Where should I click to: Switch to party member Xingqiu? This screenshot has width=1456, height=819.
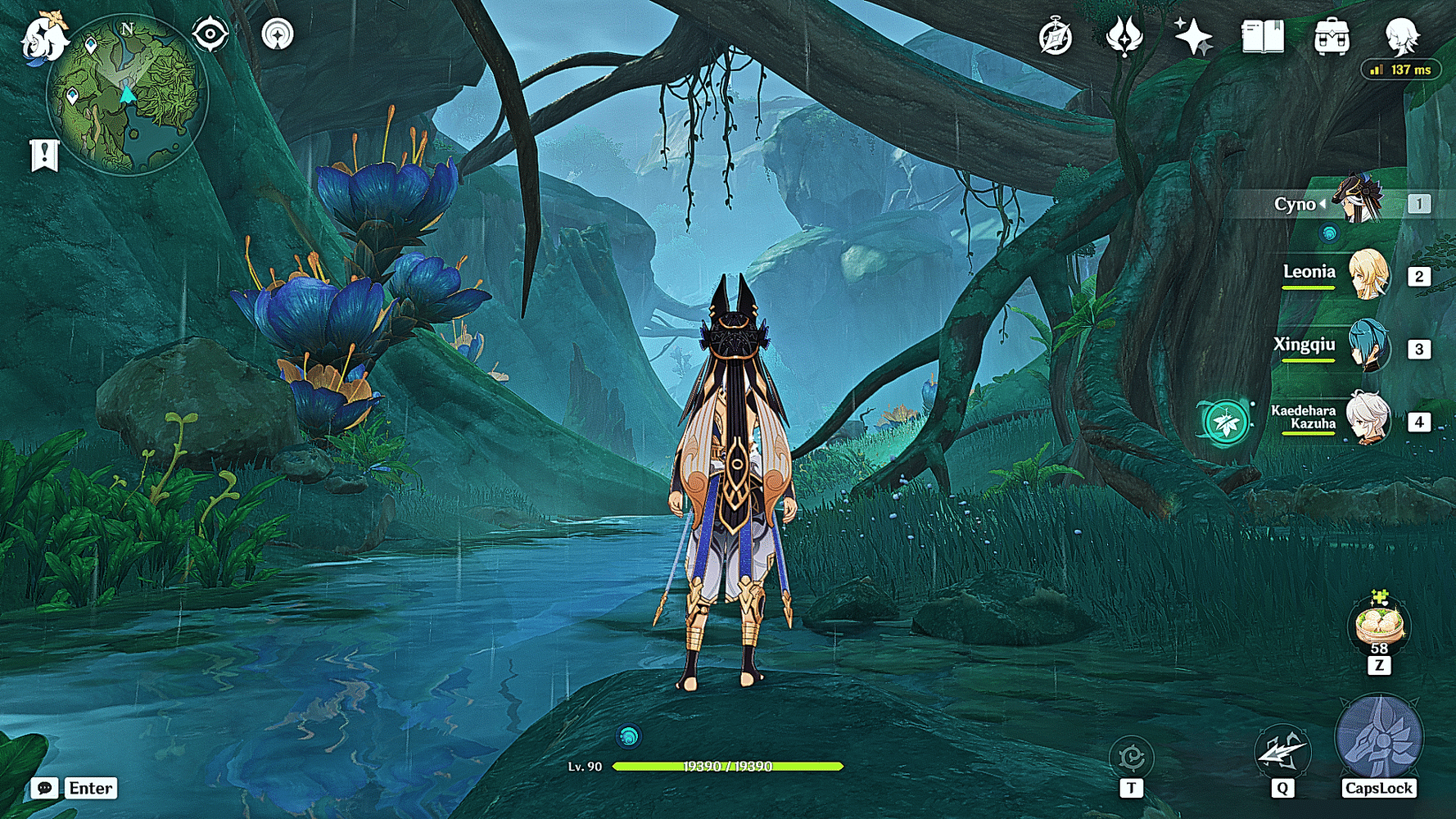coord(1368,347)
